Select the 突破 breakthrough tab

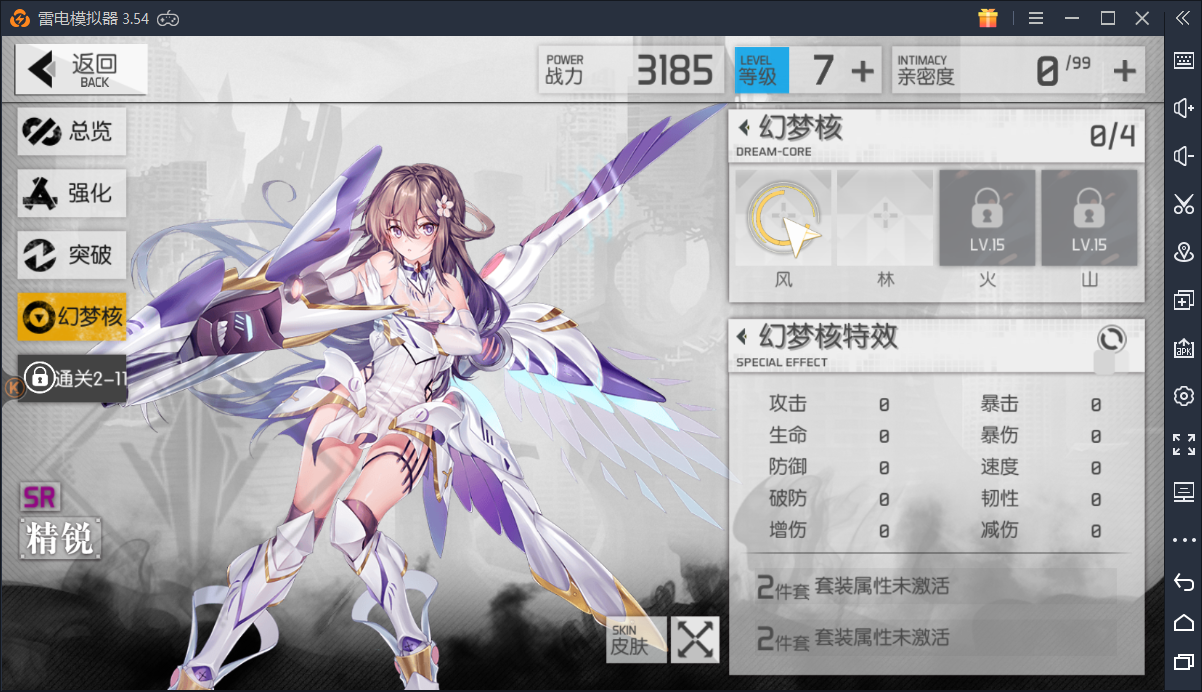point(72,255)
